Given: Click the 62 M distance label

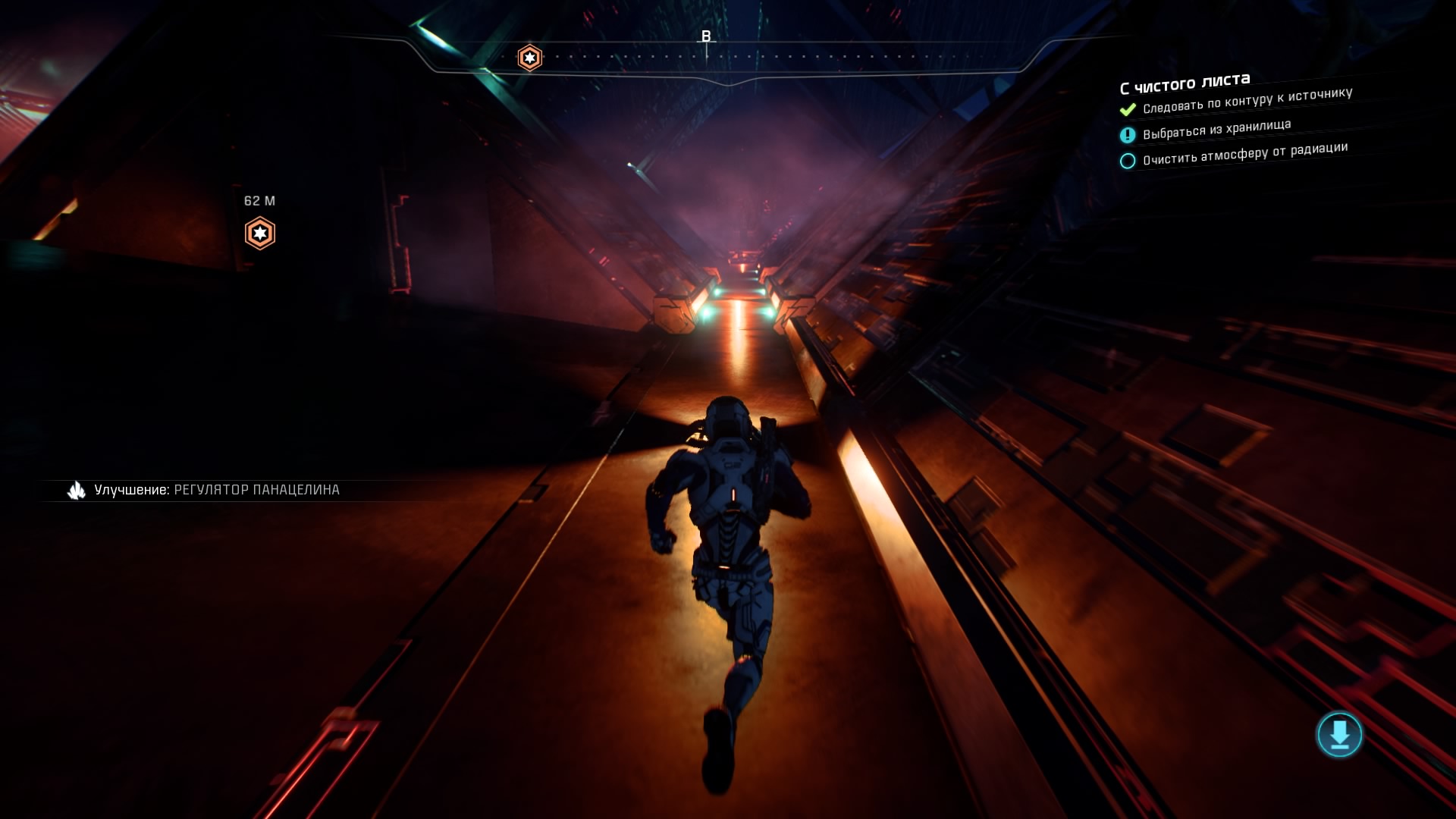Looking at the screenshot, I should coord(260,200).
